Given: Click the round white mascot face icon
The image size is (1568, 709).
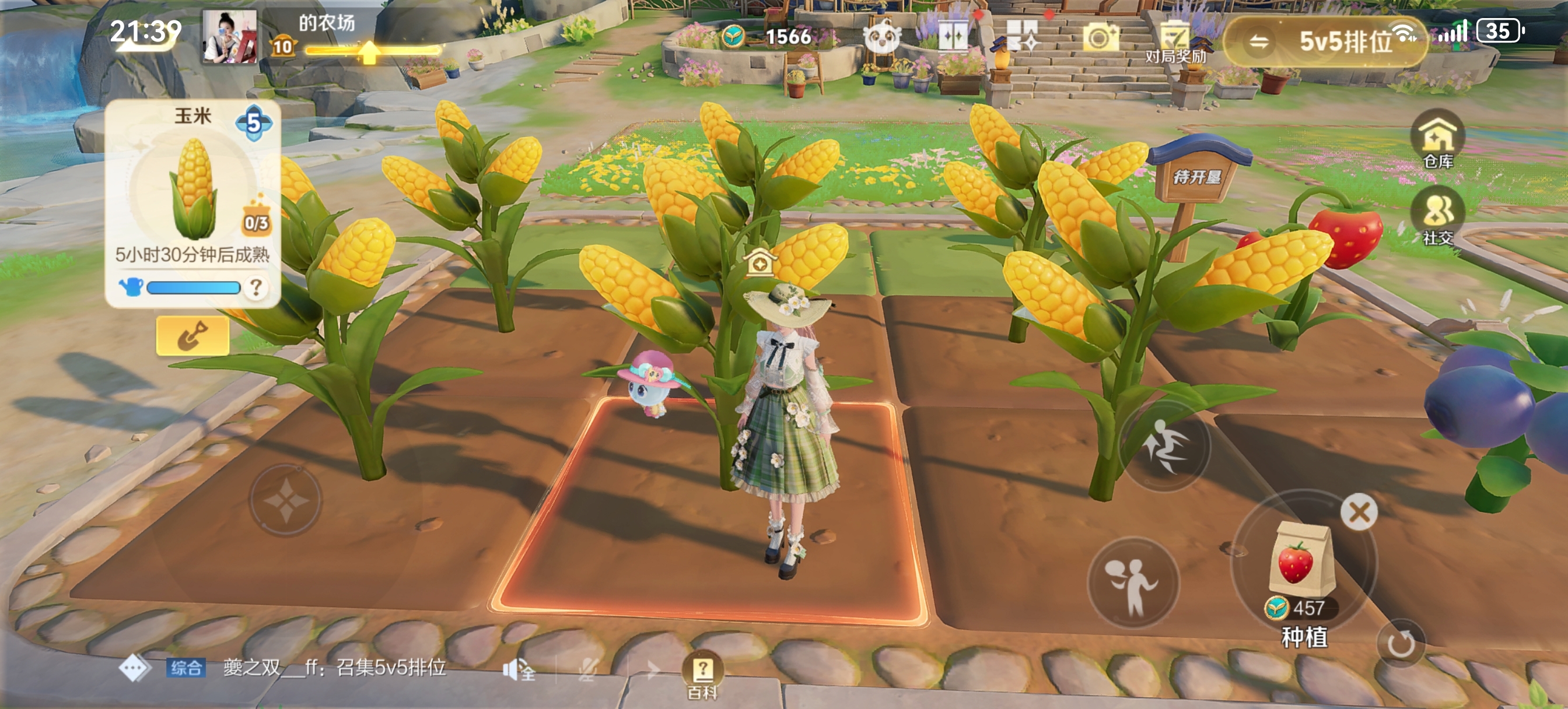Looking at the screenshot, I should (881, 38).
